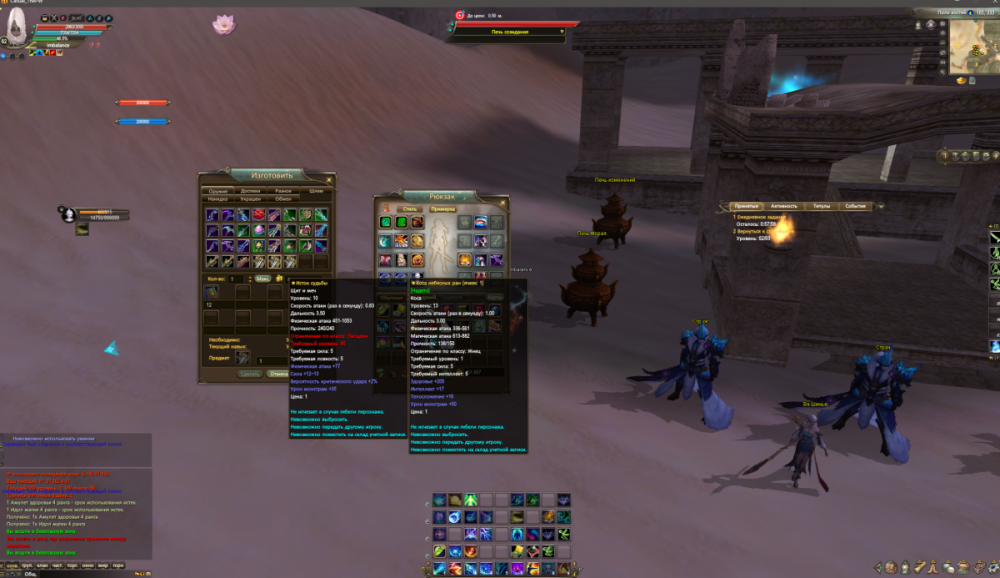Screen dimensions: 1000x578
Task: Open the События events tab
Action: (855, 206)
